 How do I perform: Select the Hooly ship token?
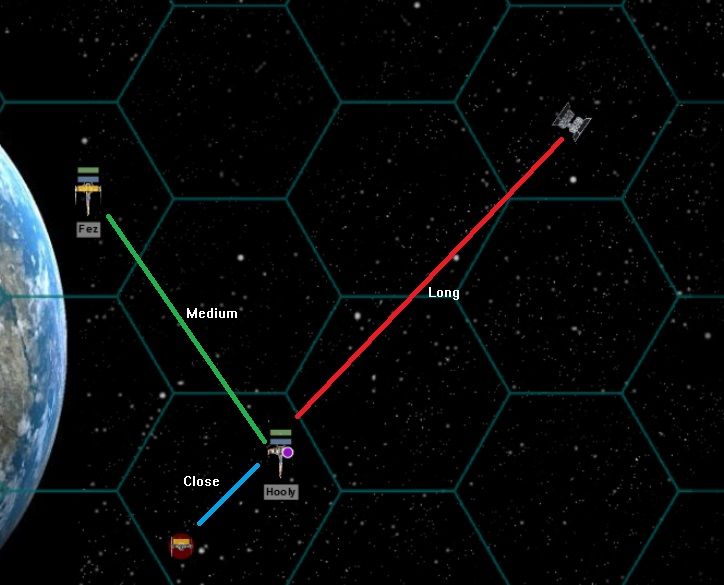point(278,459)
